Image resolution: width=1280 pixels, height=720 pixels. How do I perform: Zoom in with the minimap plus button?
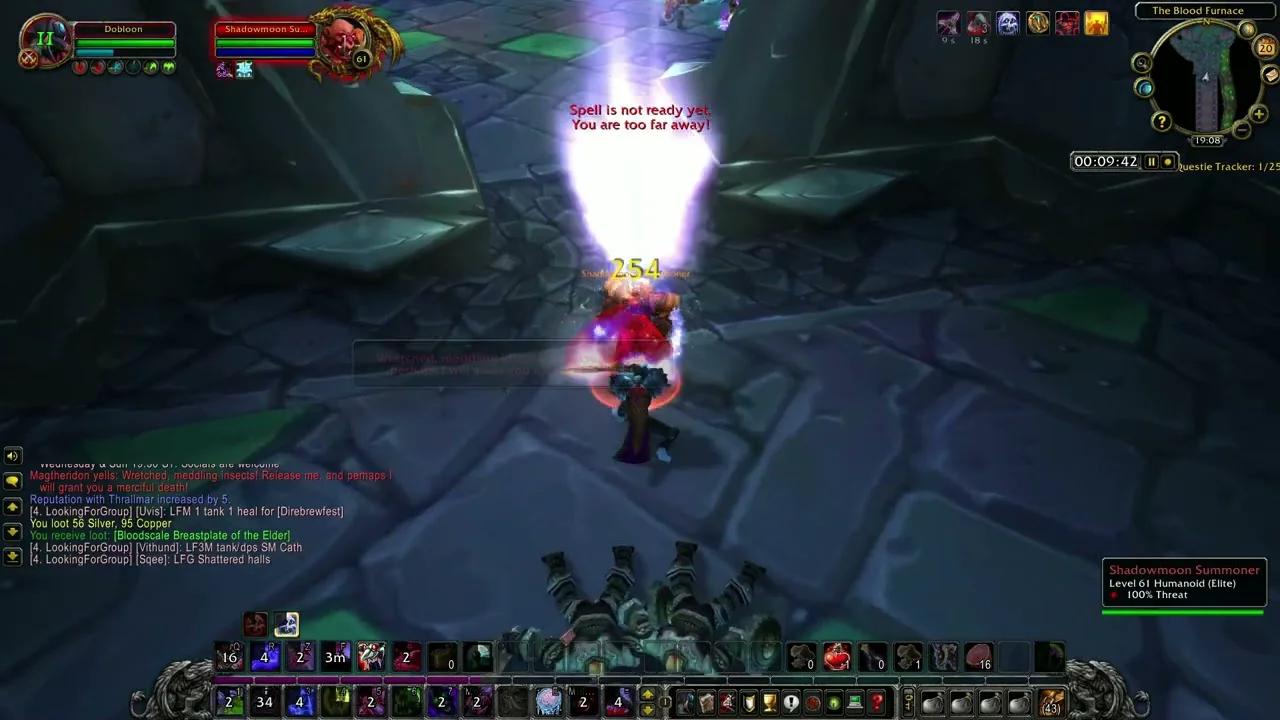click(x=1257, y=114)
